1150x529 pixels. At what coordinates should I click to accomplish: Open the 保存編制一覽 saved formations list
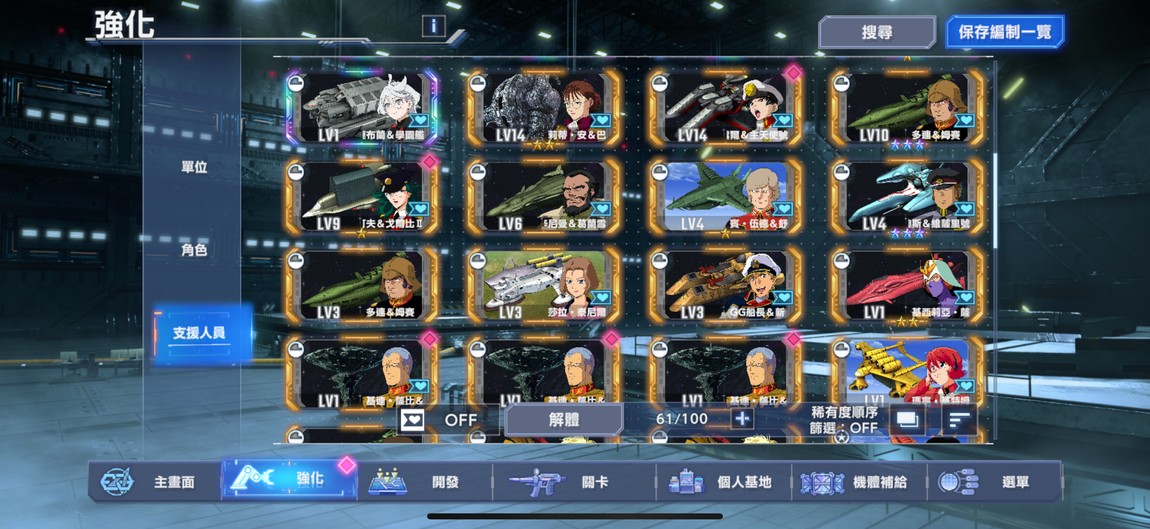1004,32
